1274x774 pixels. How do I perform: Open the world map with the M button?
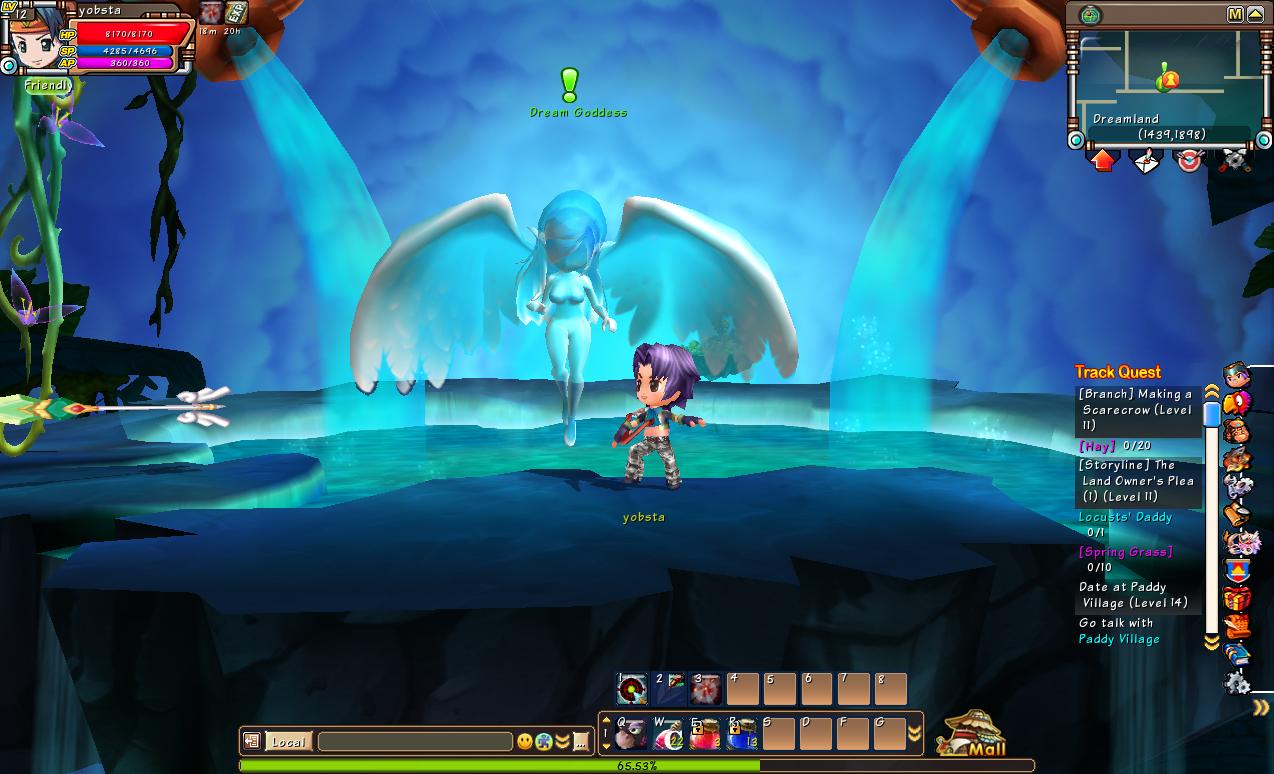1235,15
